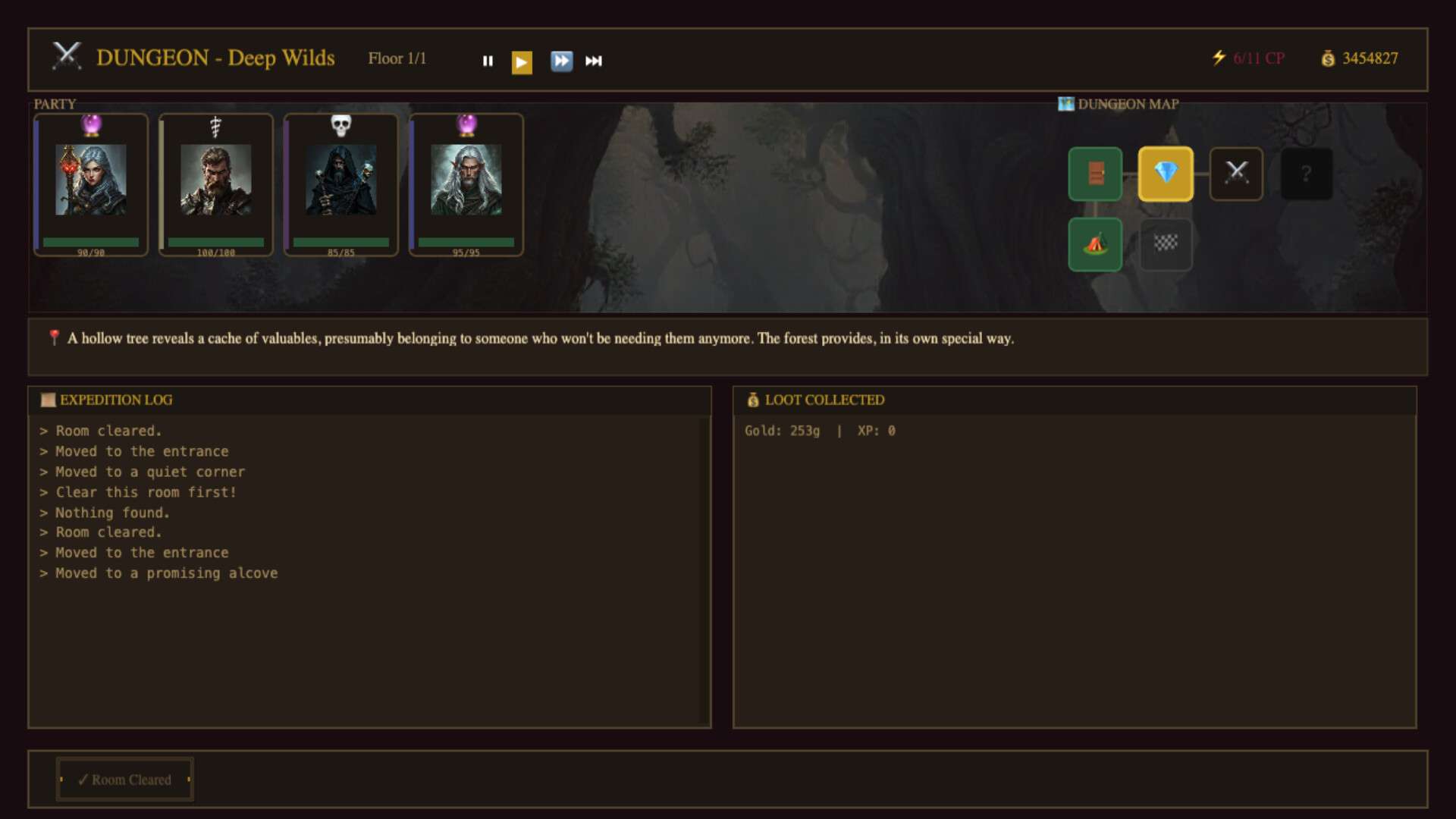
Task: Click the money bag Loot Collected icon
Action: coord(754,400)
